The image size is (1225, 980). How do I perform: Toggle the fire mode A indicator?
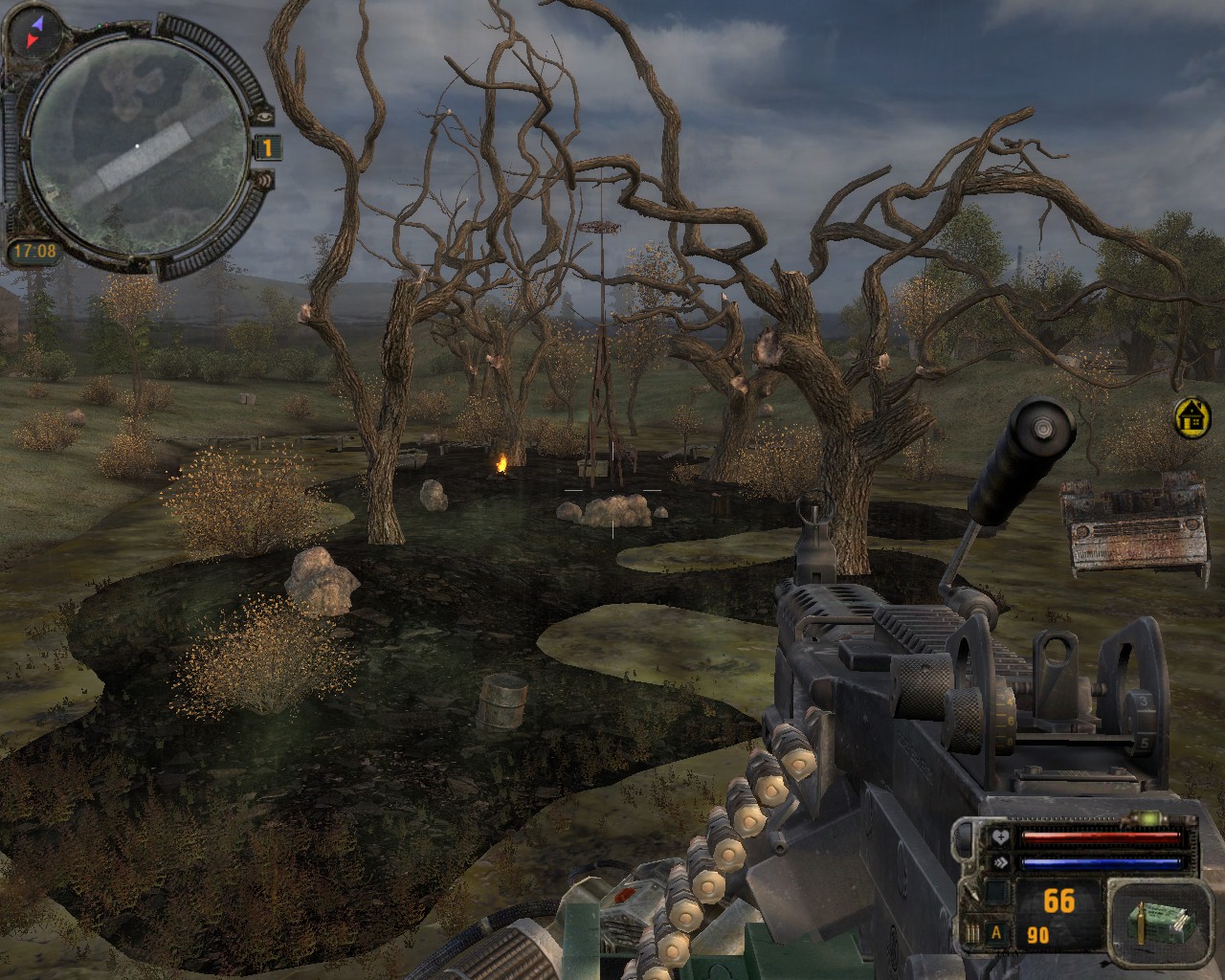996,934
